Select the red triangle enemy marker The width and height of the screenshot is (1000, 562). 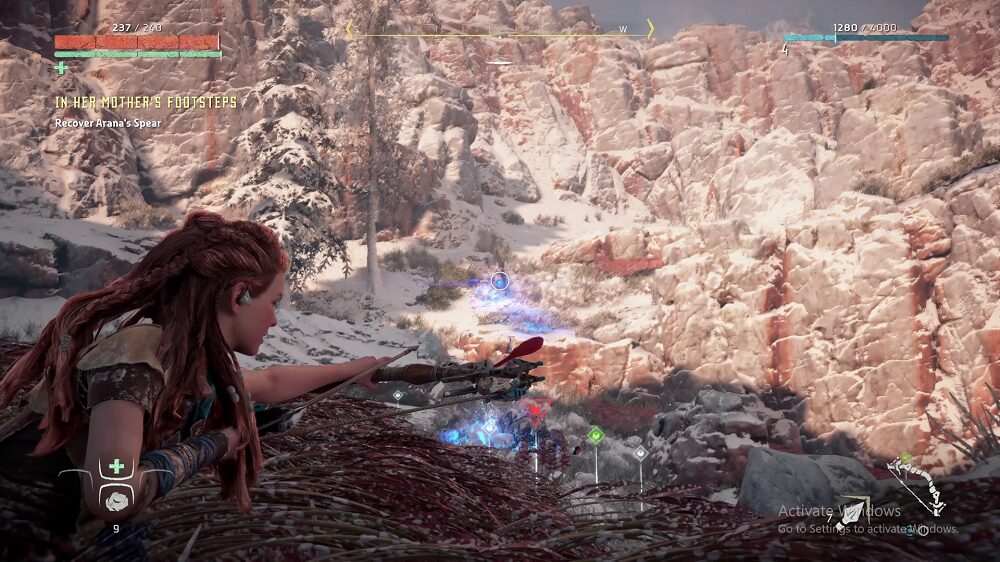pos(536,408)
